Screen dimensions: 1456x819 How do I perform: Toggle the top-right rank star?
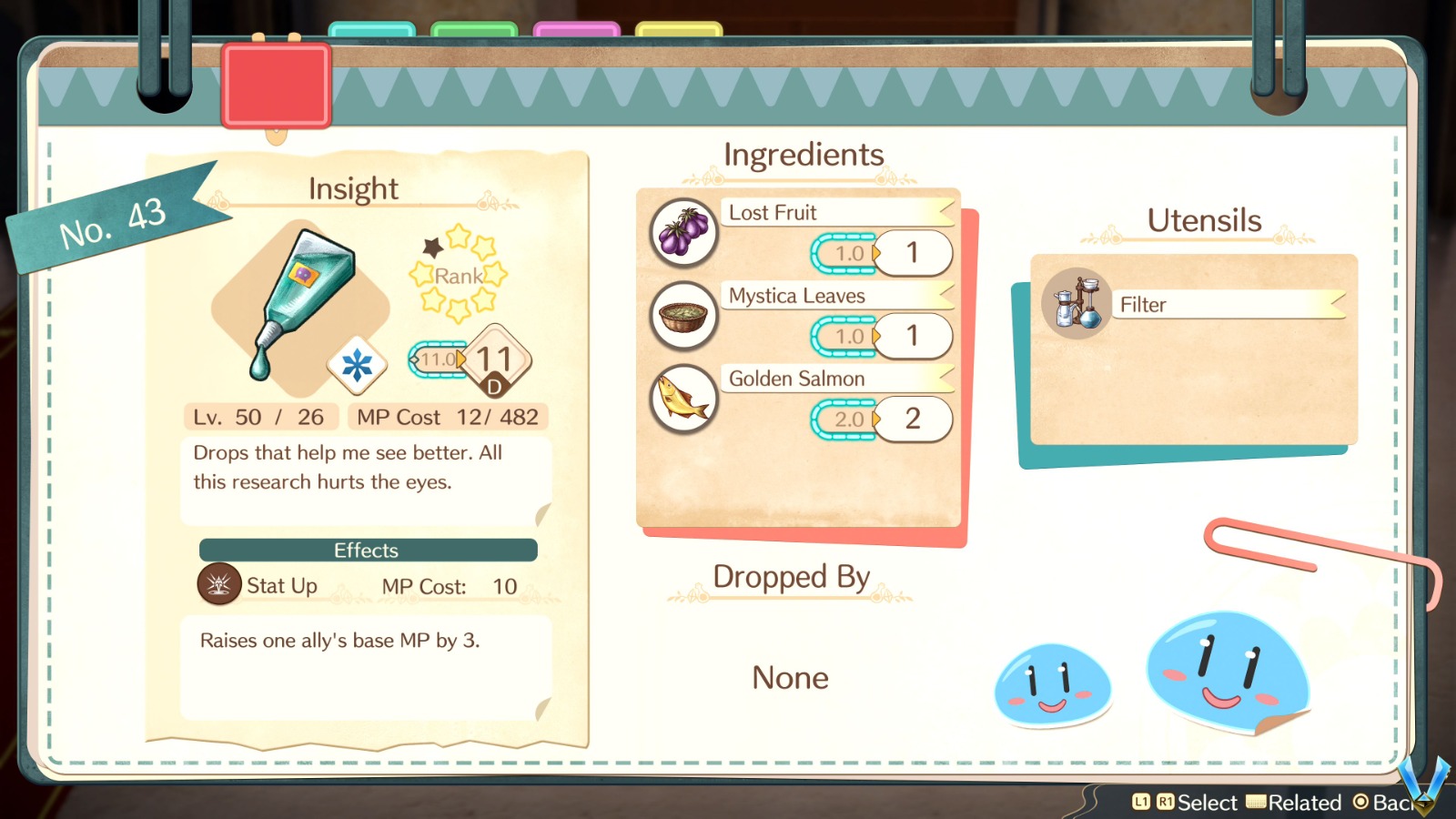[482, 248]
